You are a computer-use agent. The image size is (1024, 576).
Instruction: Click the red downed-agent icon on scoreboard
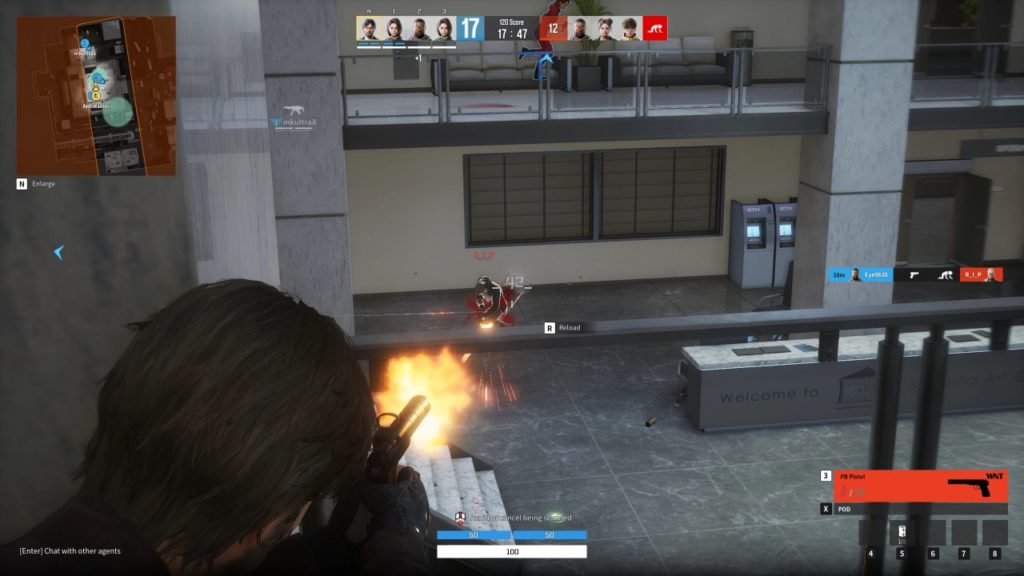655,28
